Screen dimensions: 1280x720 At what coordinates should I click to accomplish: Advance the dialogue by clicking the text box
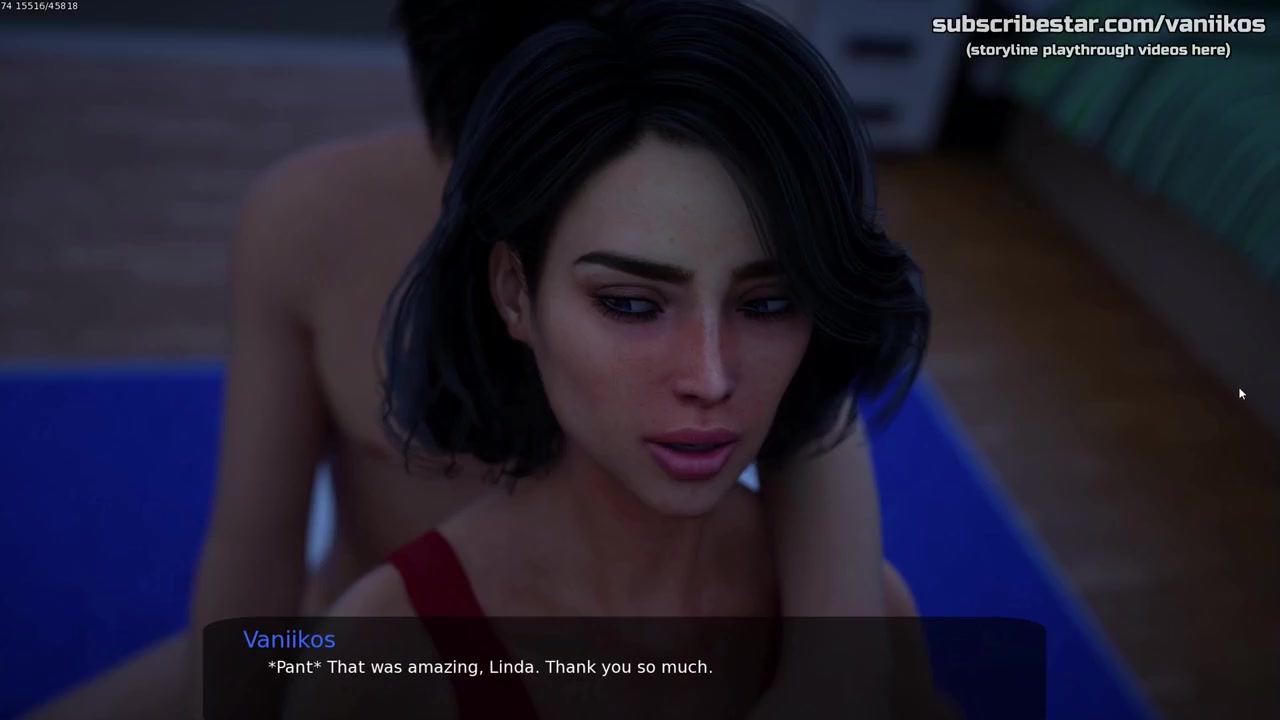click(624, 667)
